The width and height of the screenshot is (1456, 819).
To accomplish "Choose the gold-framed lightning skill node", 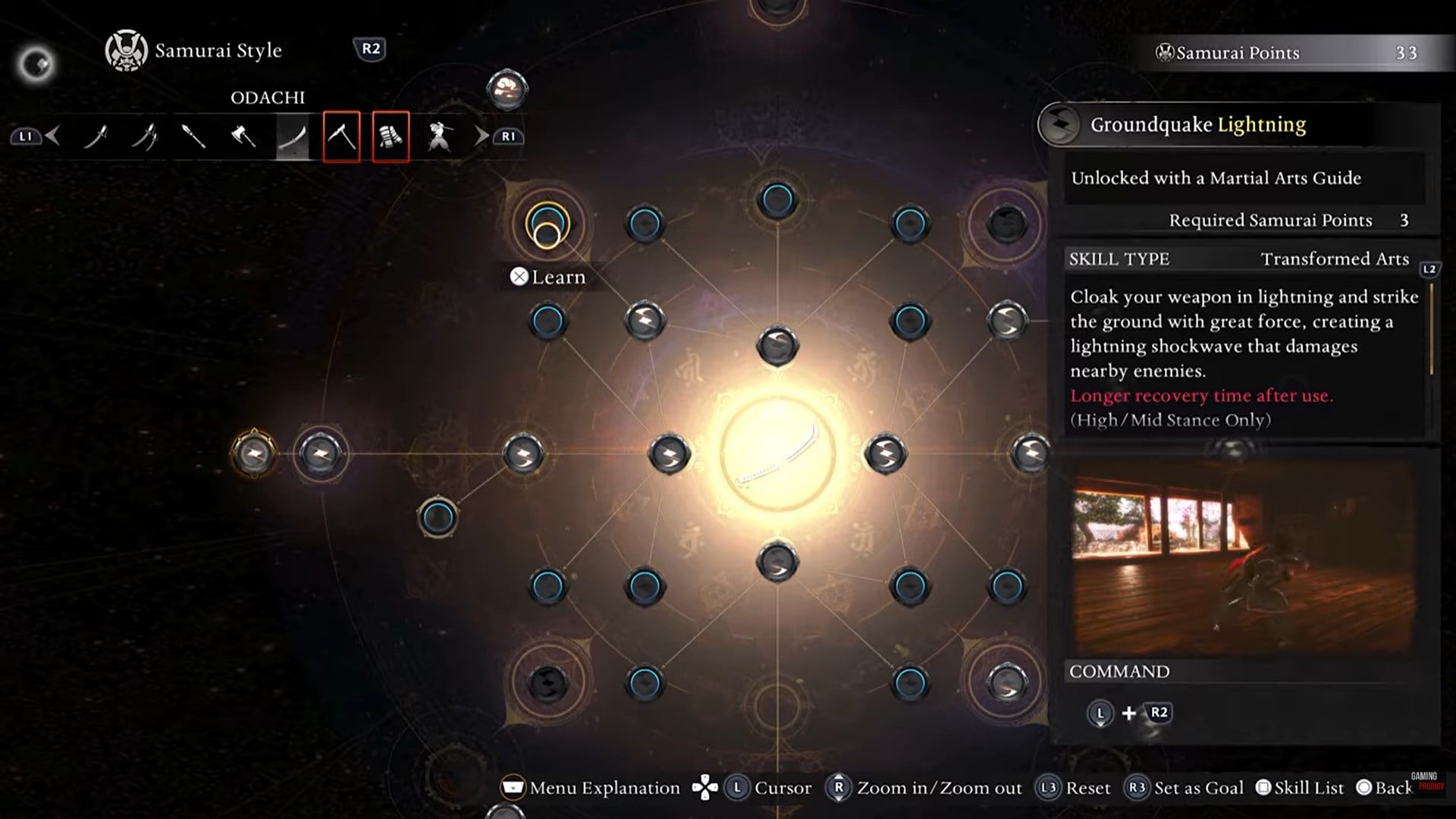I will tap(253, 454).
